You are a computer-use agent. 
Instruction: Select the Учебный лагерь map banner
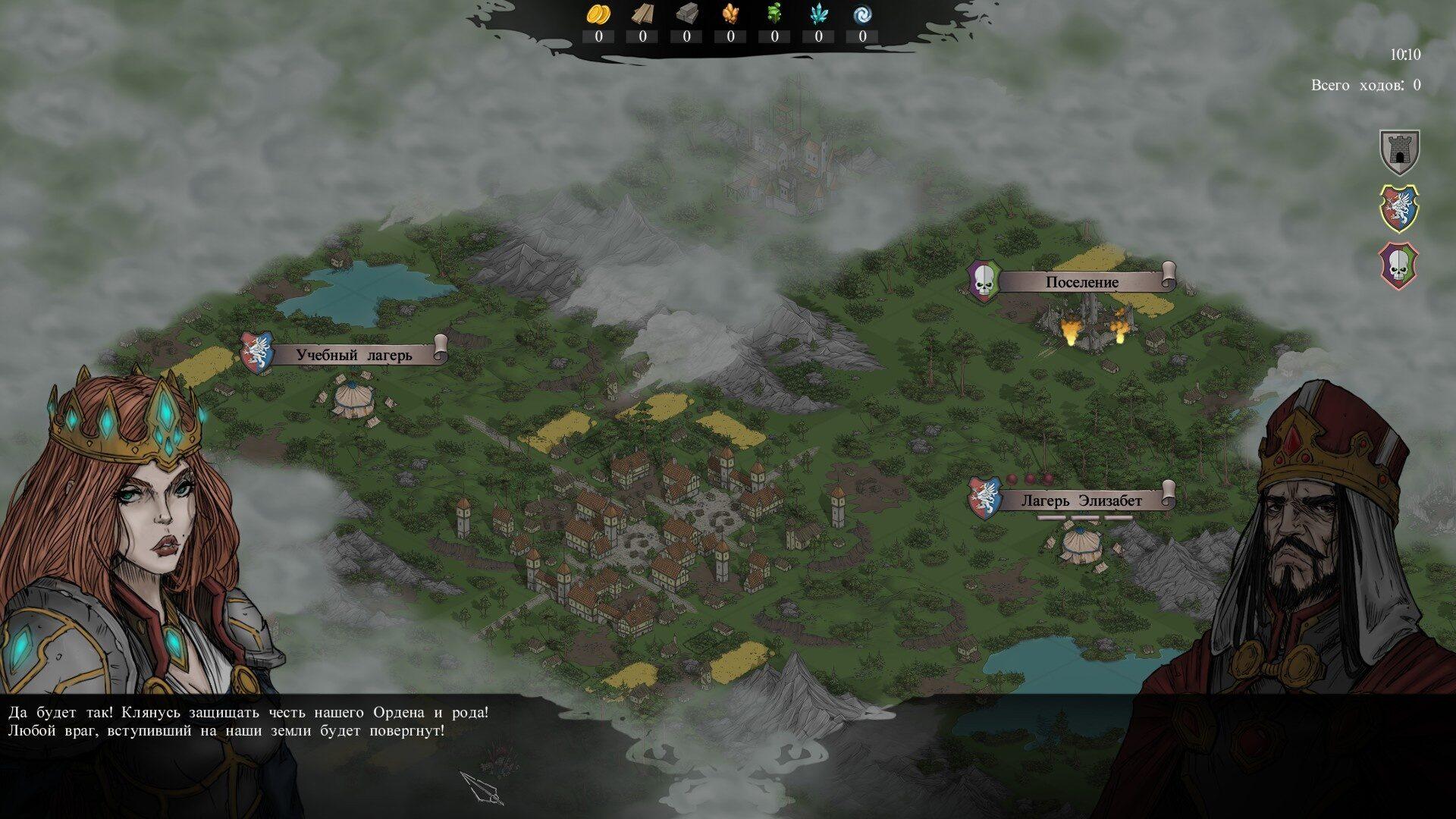[x=353, y=355]
